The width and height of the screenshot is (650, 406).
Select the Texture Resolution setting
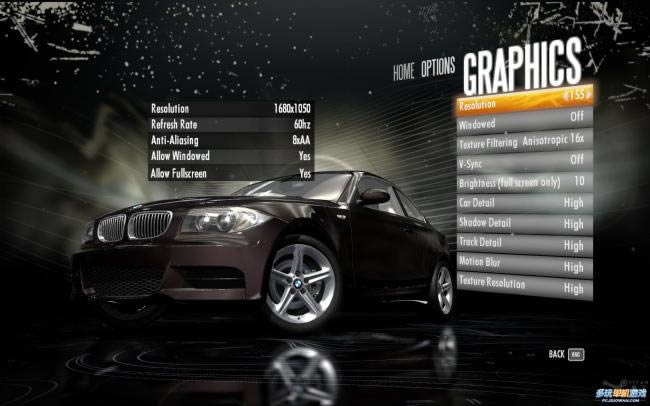(520, 288)
